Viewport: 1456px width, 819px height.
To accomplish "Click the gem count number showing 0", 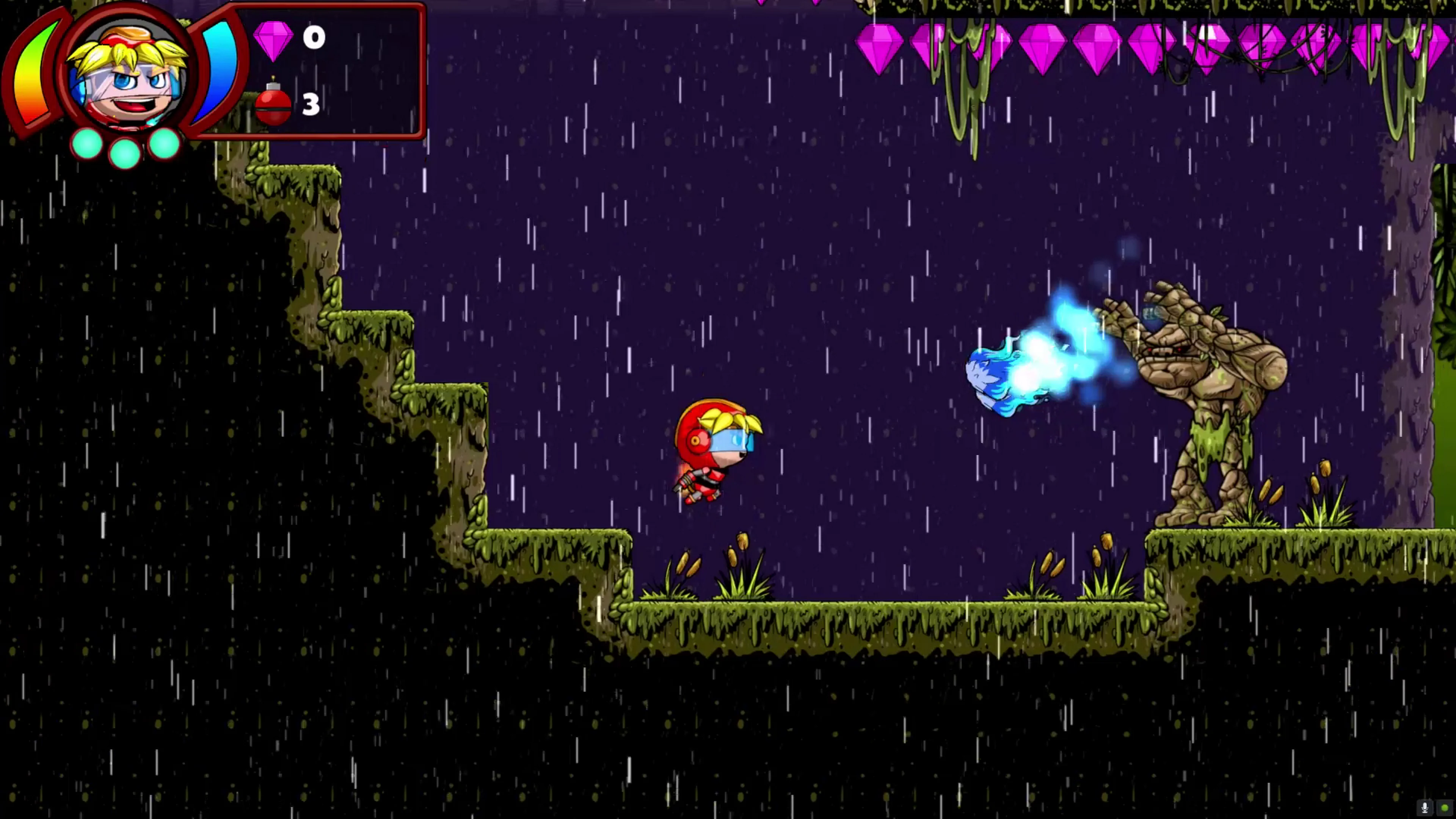I will point(314,38).
